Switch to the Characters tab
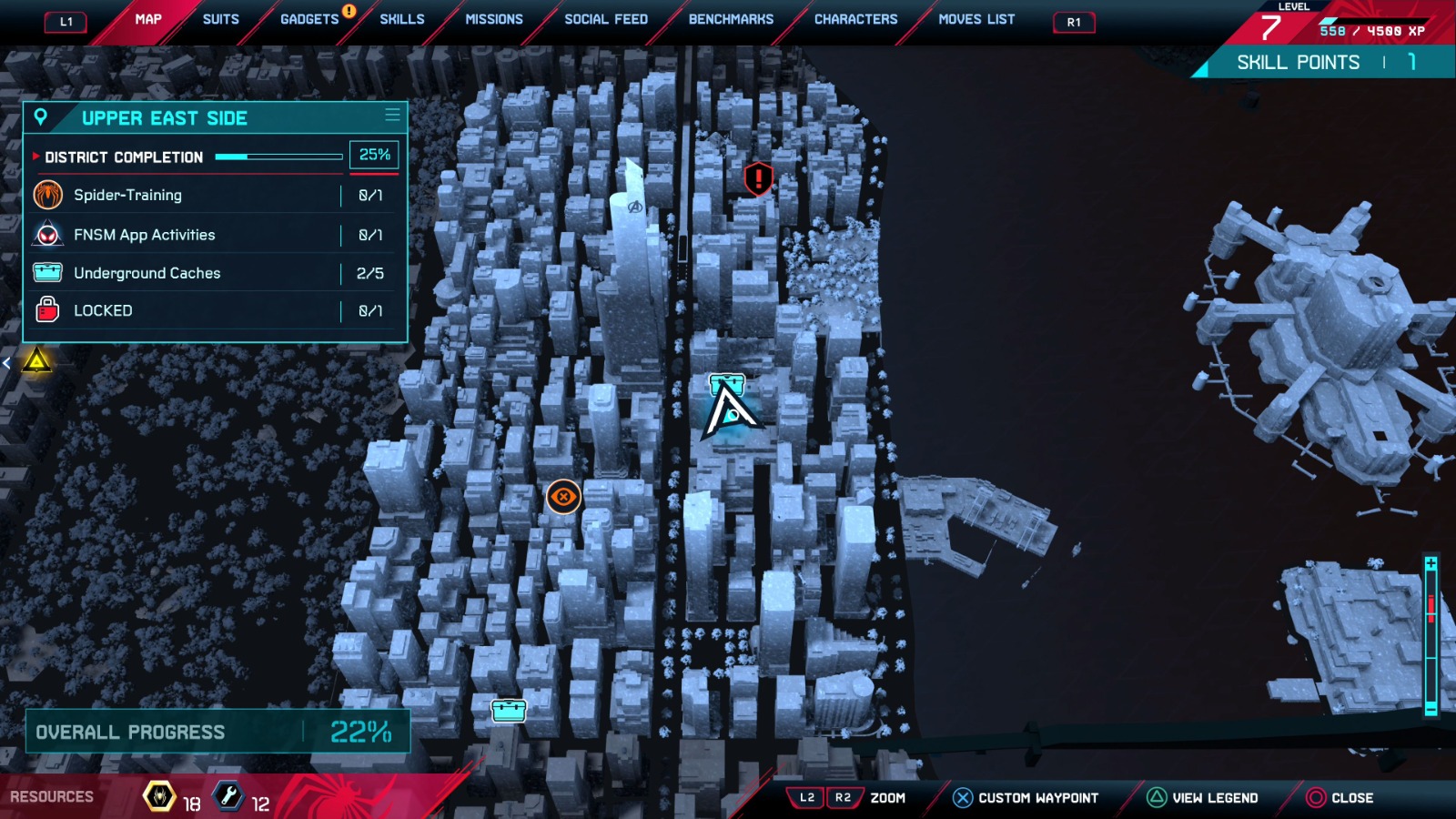The image size is (1456, 819). (x=855, y=19)
